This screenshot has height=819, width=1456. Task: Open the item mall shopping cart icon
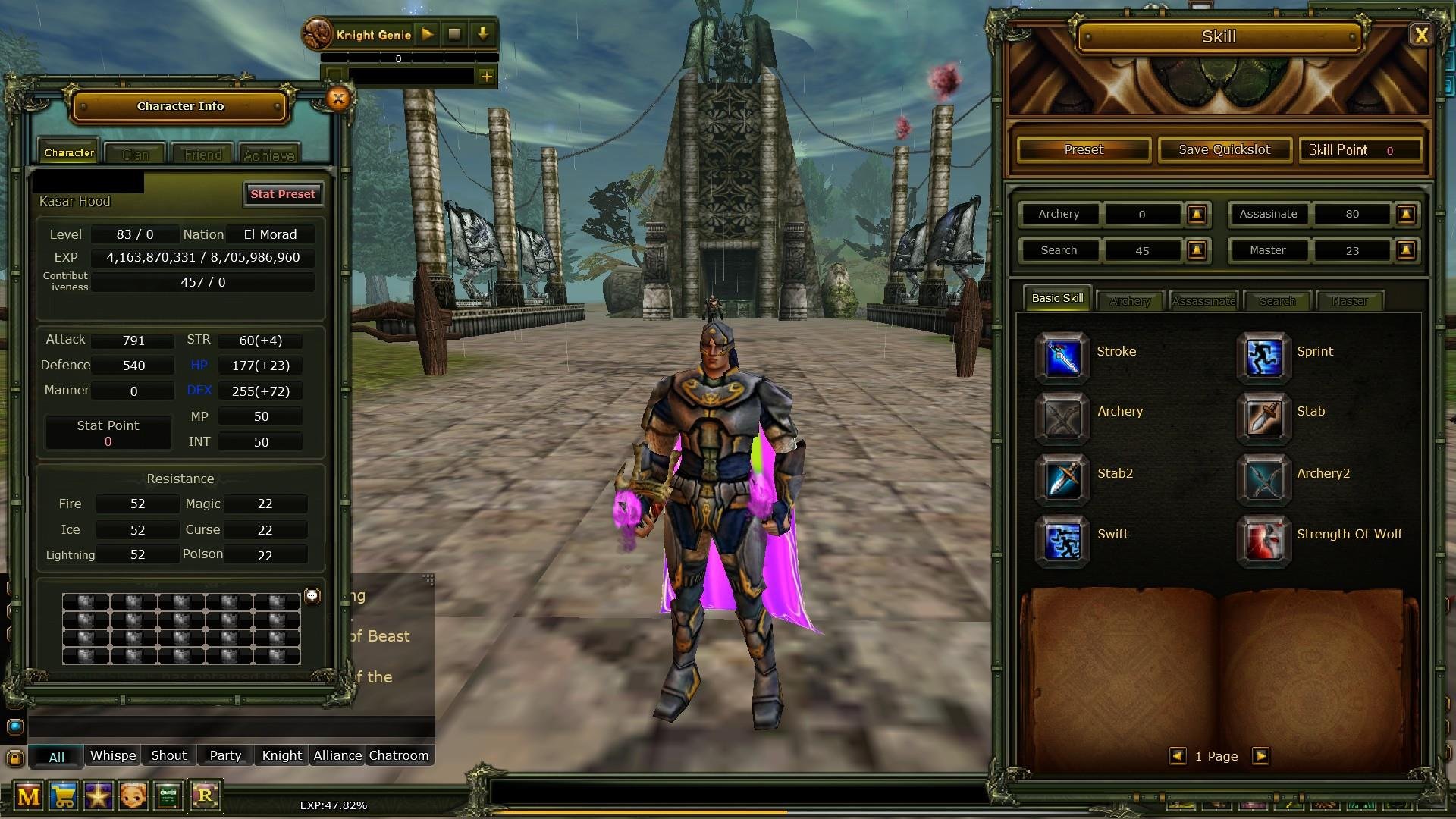point(64,796)
